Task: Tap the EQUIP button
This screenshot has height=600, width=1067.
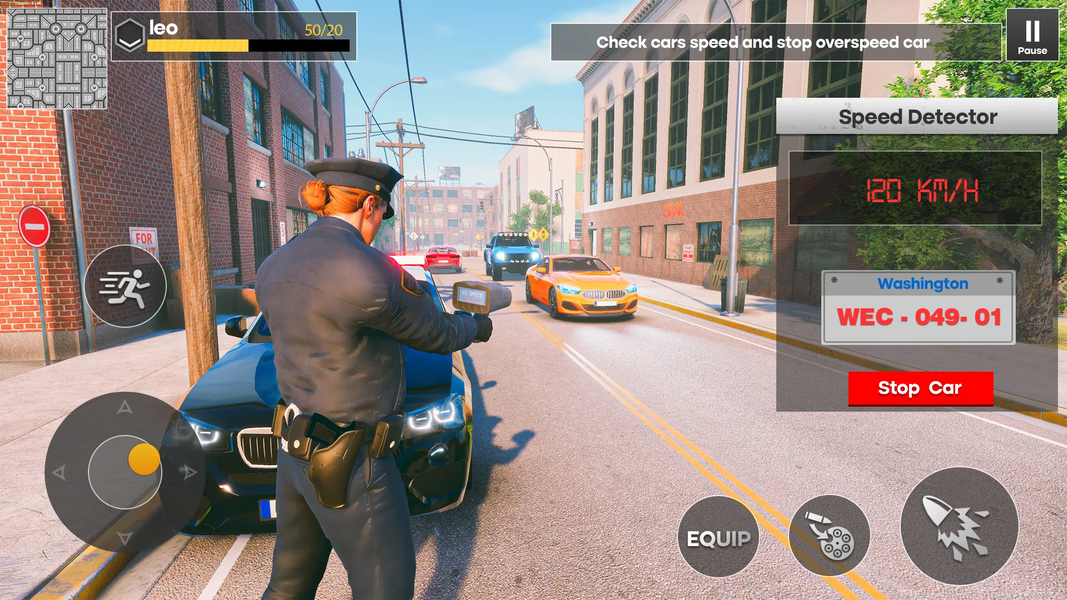Action: pyautogui.click(x=718, y=537)
